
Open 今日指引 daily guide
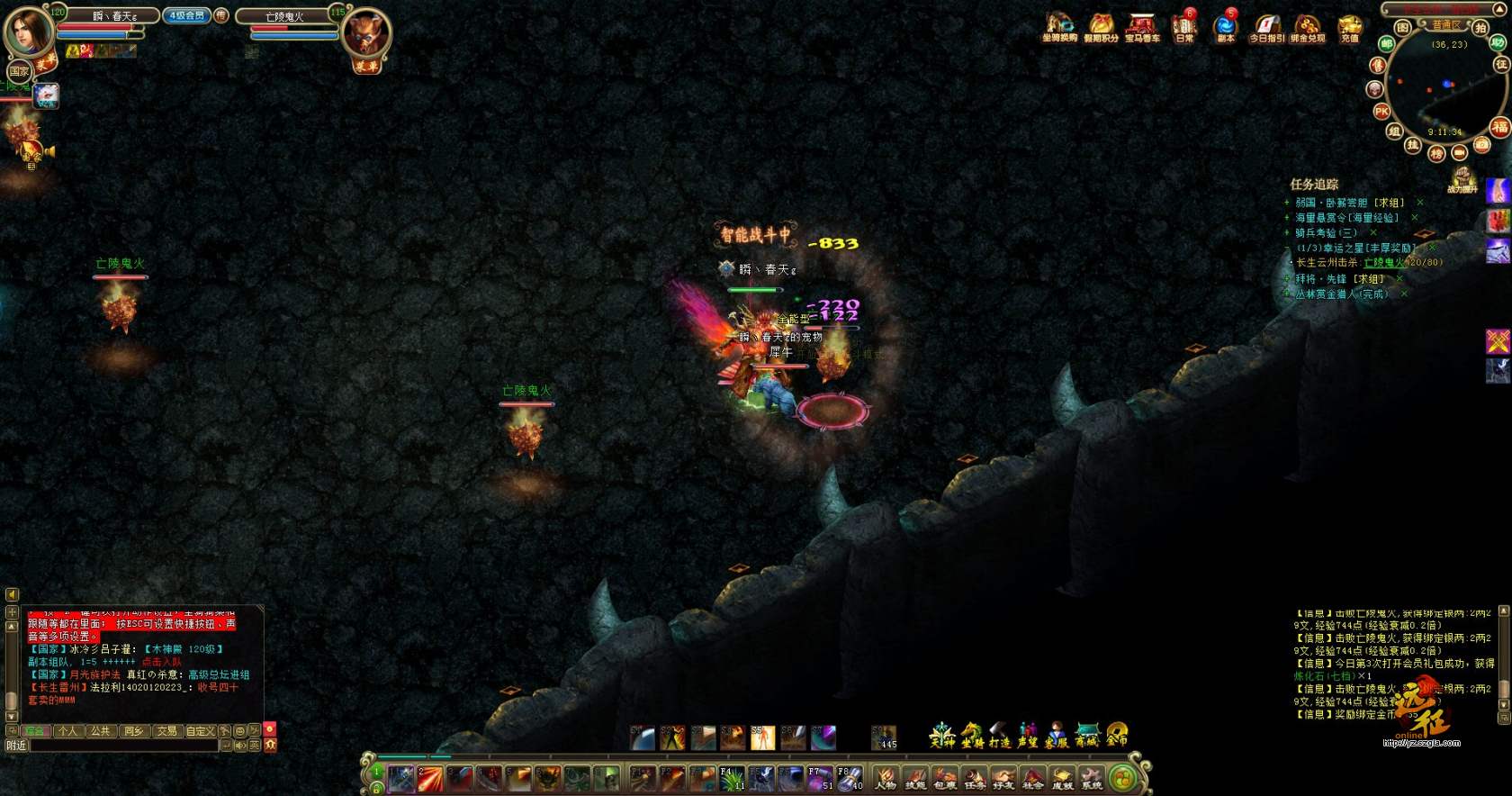pos(1266,27)
